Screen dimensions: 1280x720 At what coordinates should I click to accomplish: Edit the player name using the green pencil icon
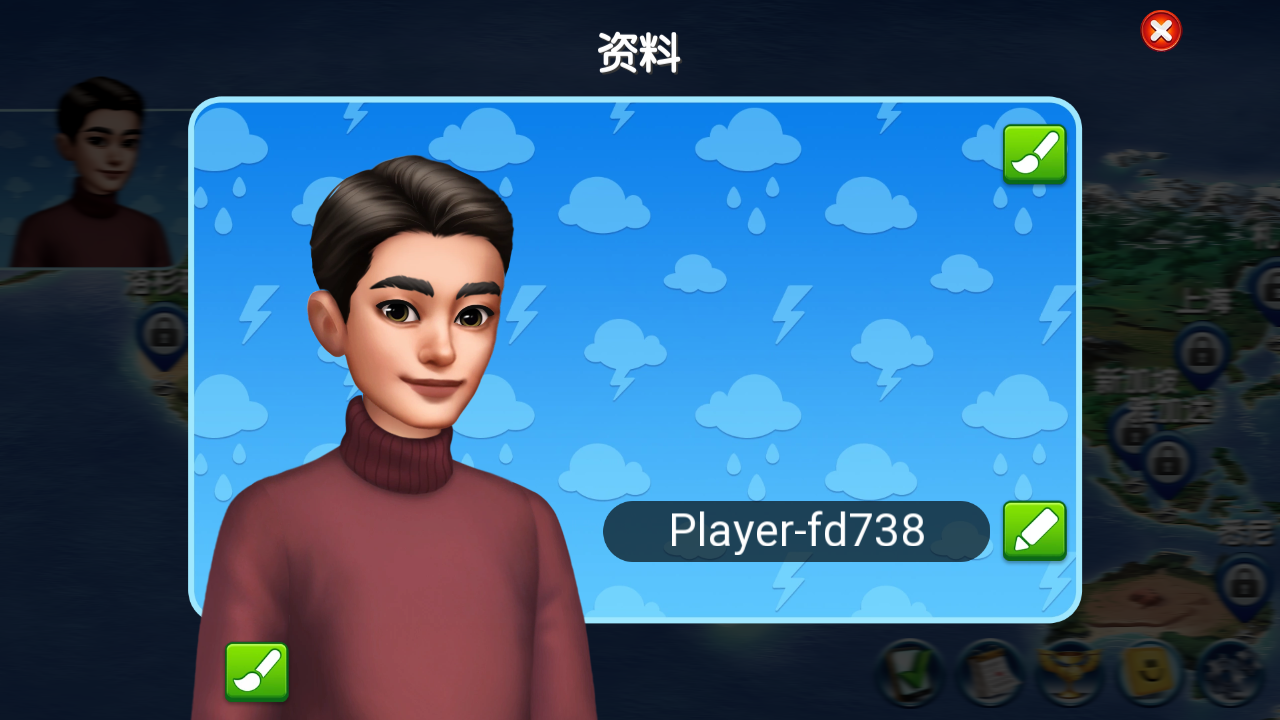(1035, 531)
